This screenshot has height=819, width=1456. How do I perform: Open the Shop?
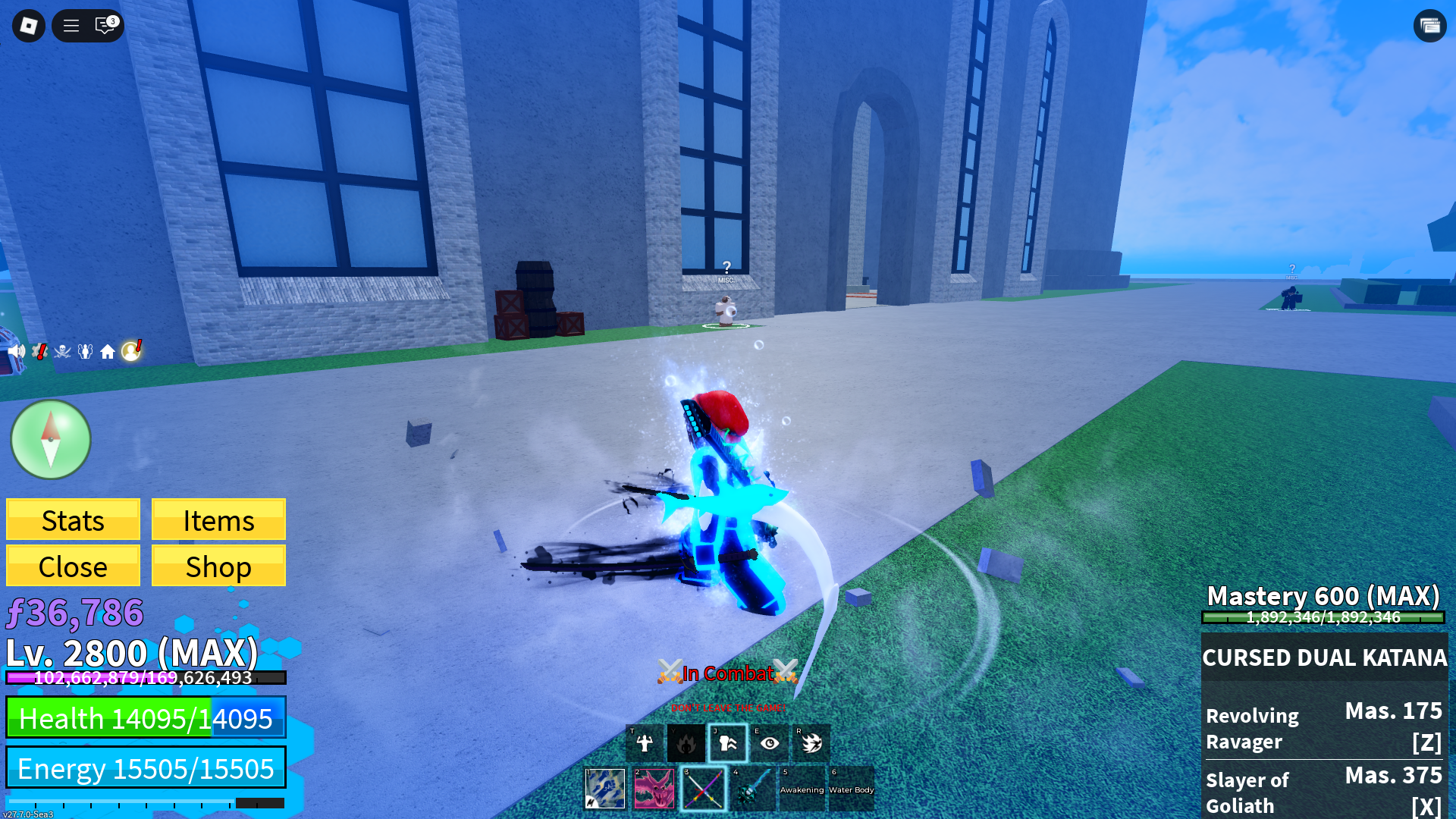[218, 566]
